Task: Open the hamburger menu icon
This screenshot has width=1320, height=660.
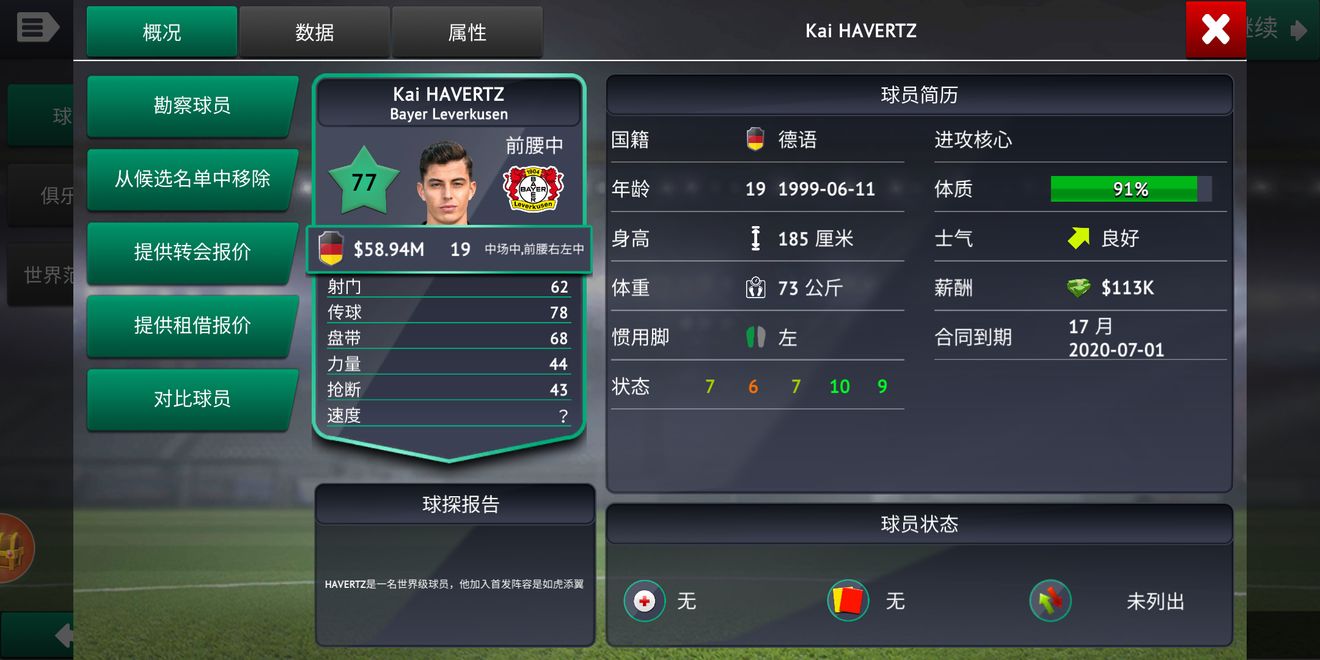Action: point(37,27)
